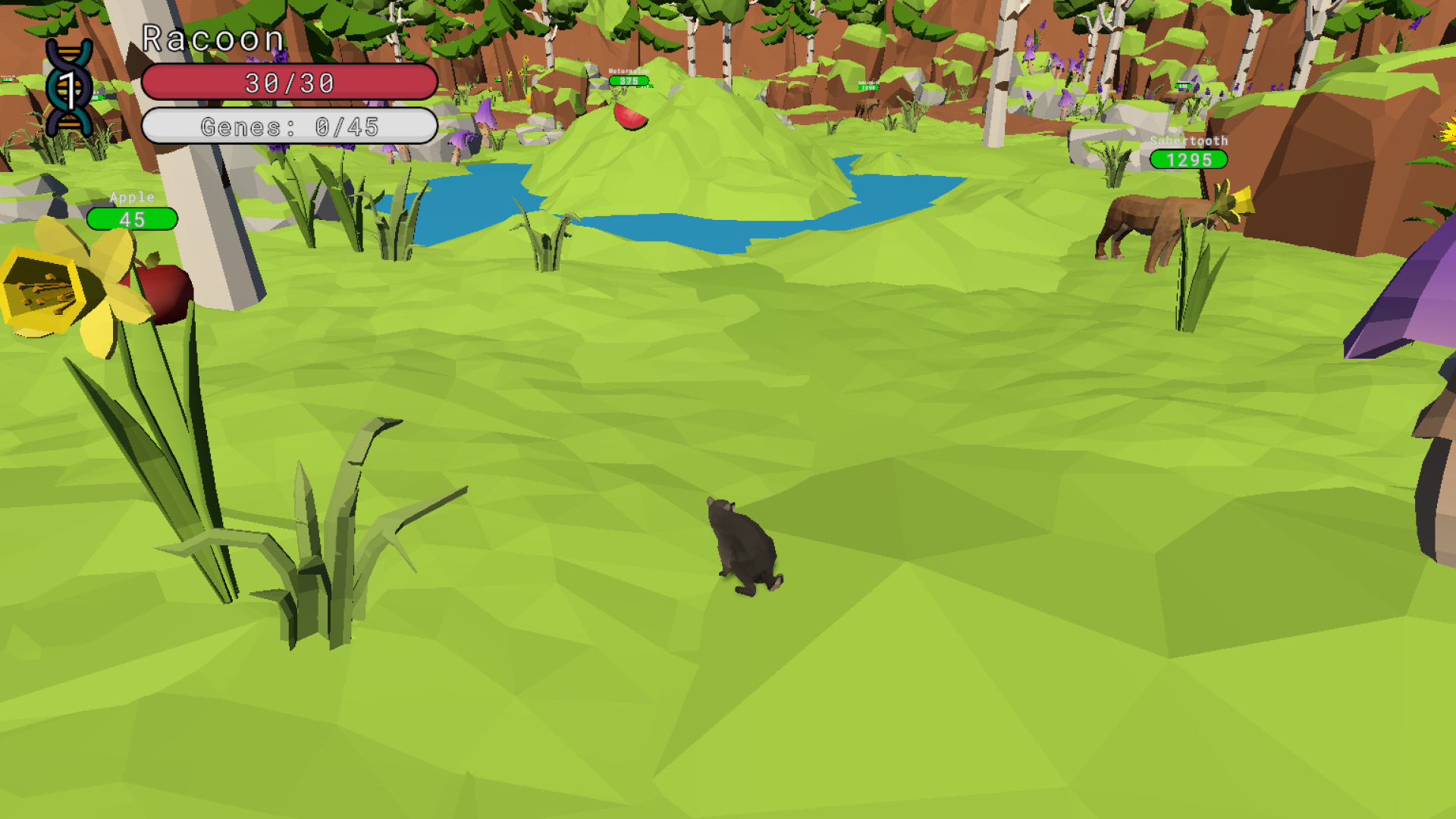Click the Sabertooth 1295 value button
This screenshot has width=1456, height=819.
click(x=1189, y=160)
